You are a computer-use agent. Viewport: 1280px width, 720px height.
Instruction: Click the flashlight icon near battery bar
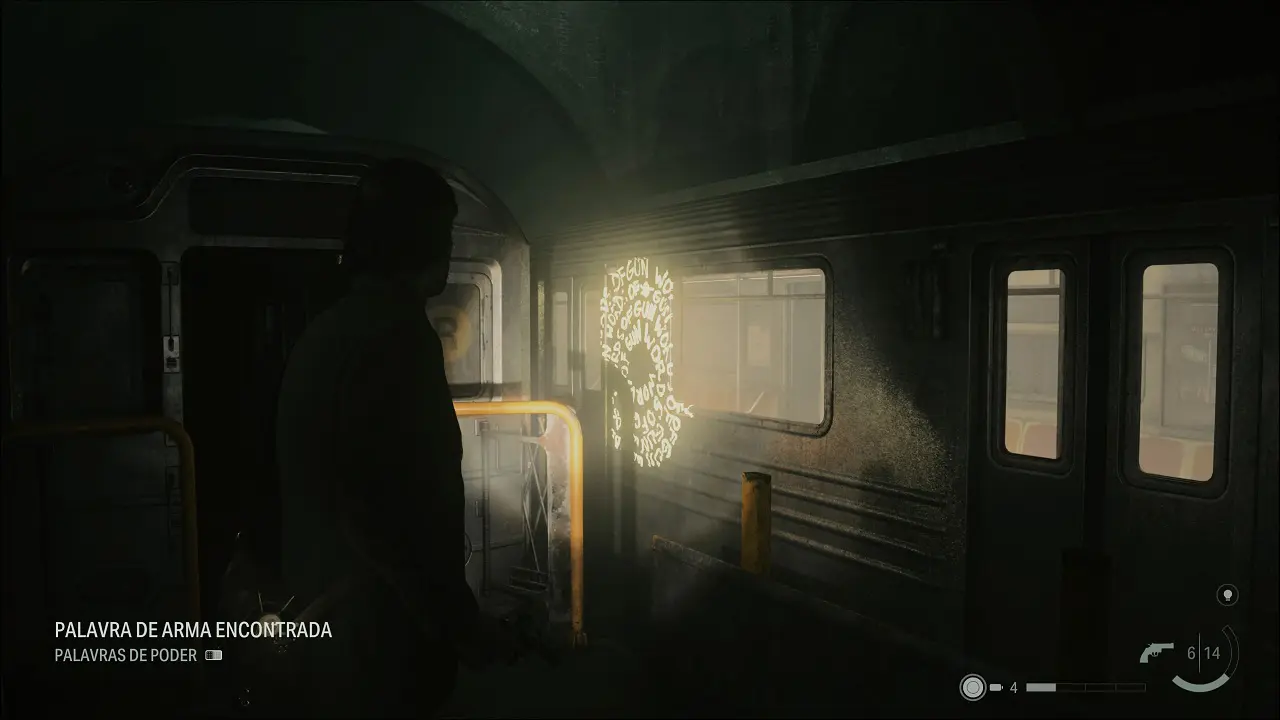click(x=972, y=687)
